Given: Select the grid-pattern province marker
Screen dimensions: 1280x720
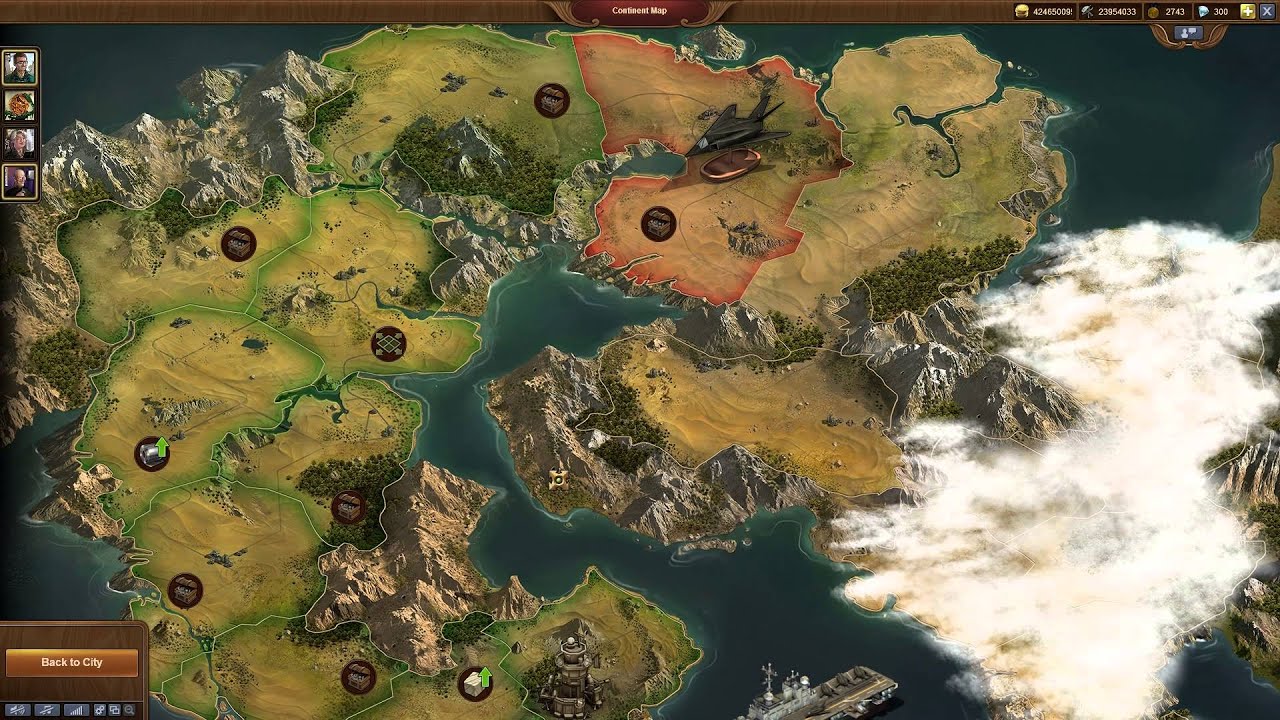Looking at the screenshot, I should point(388,343).
